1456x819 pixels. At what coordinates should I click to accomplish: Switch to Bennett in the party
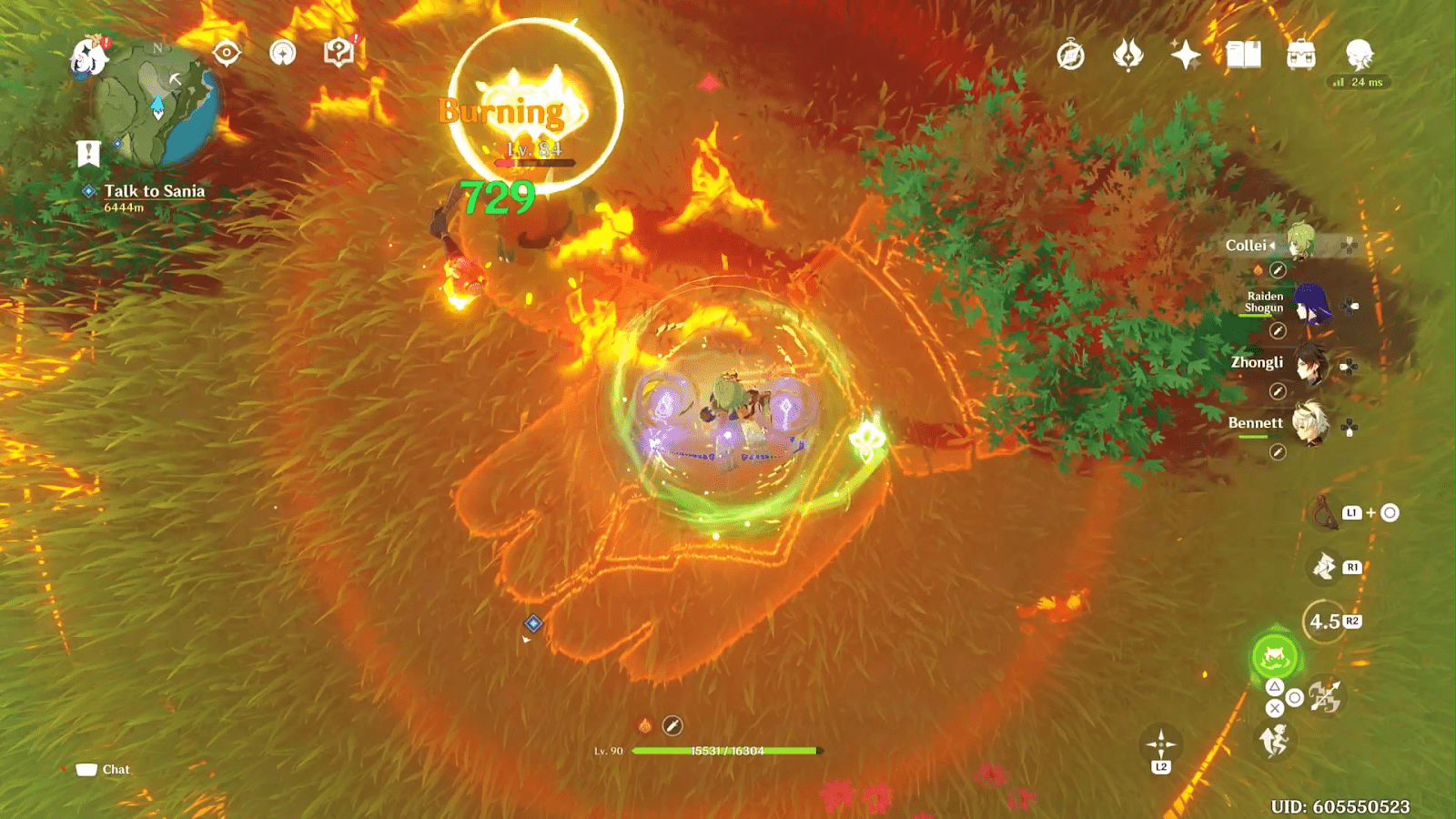(x=1311, y=424)
